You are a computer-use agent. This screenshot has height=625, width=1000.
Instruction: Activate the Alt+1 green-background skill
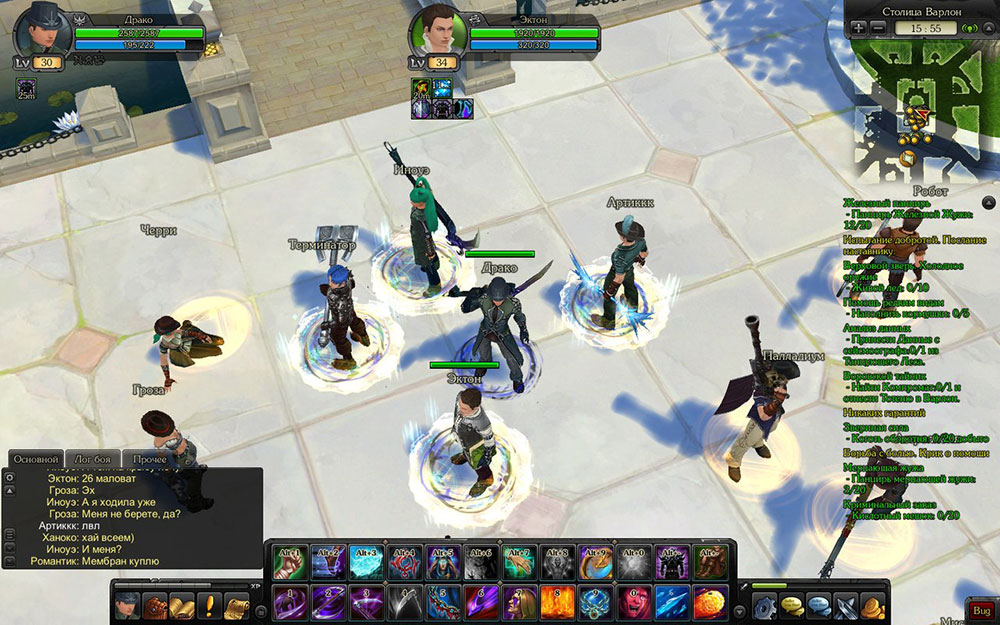click(289, 563)
